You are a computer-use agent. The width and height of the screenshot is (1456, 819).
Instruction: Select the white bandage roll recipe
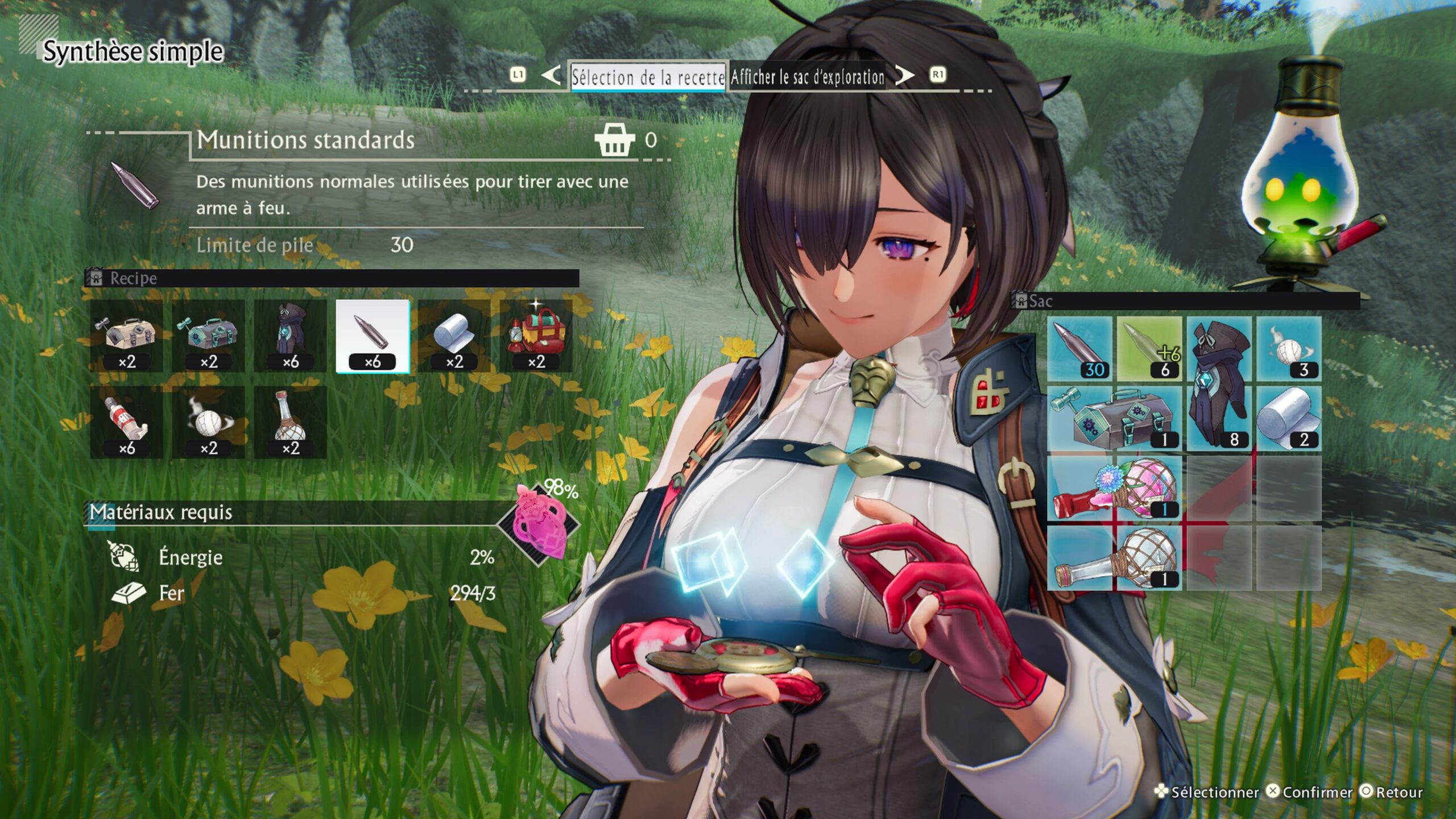pyautogui.click(x=454, y=336)
